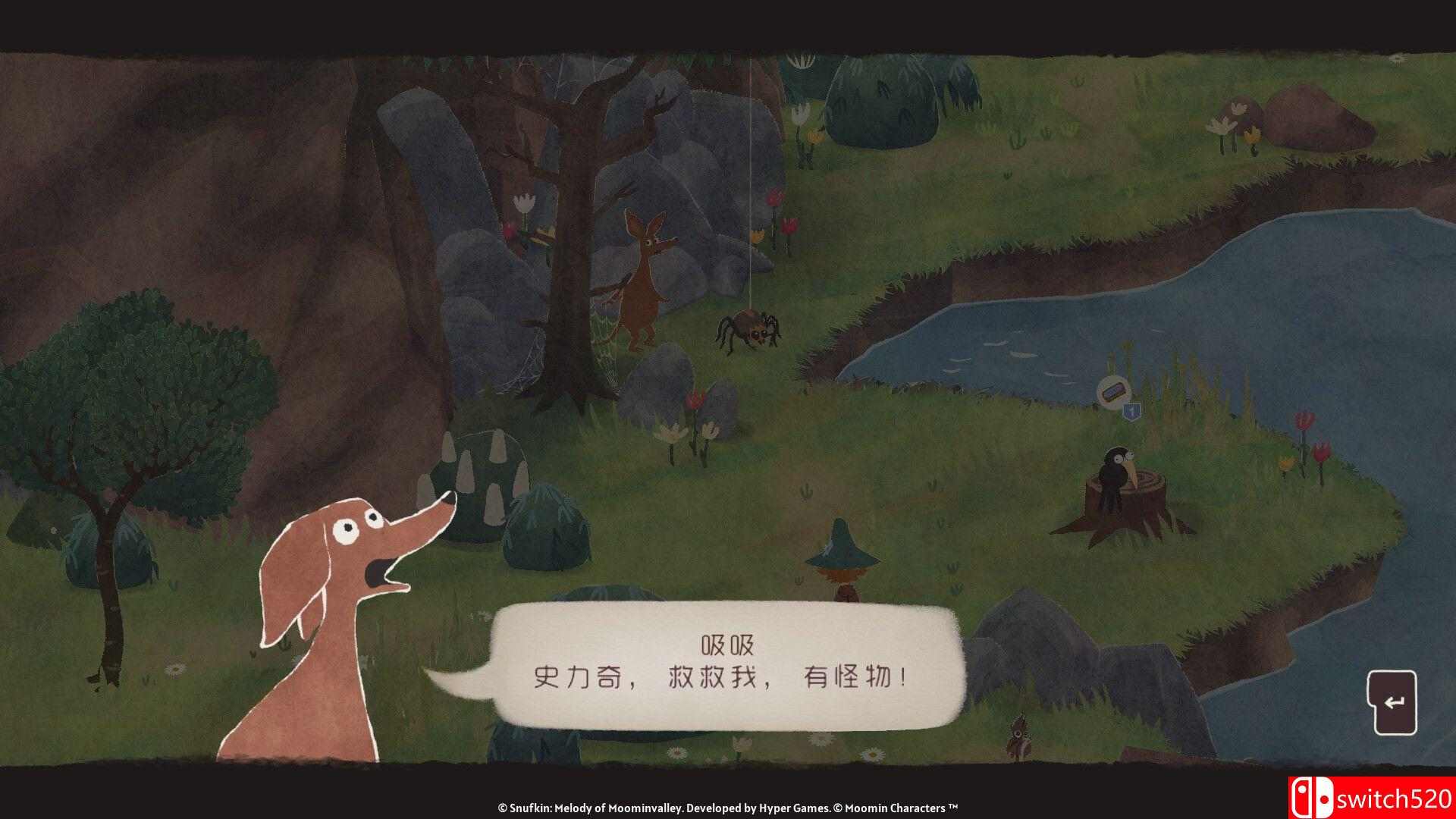Select the harmonica item icon near the pond

point(1113,392)
